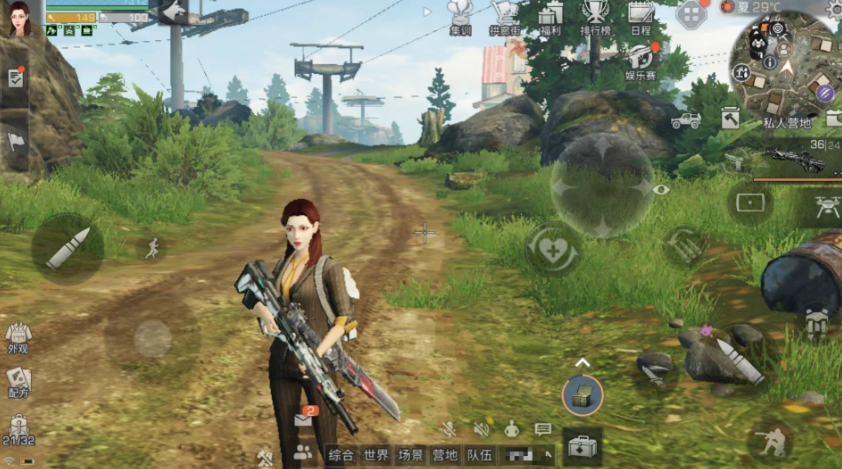842x469 pixels.
Task: Open the 日程 schedule calendar
Action: pos(641,17)
